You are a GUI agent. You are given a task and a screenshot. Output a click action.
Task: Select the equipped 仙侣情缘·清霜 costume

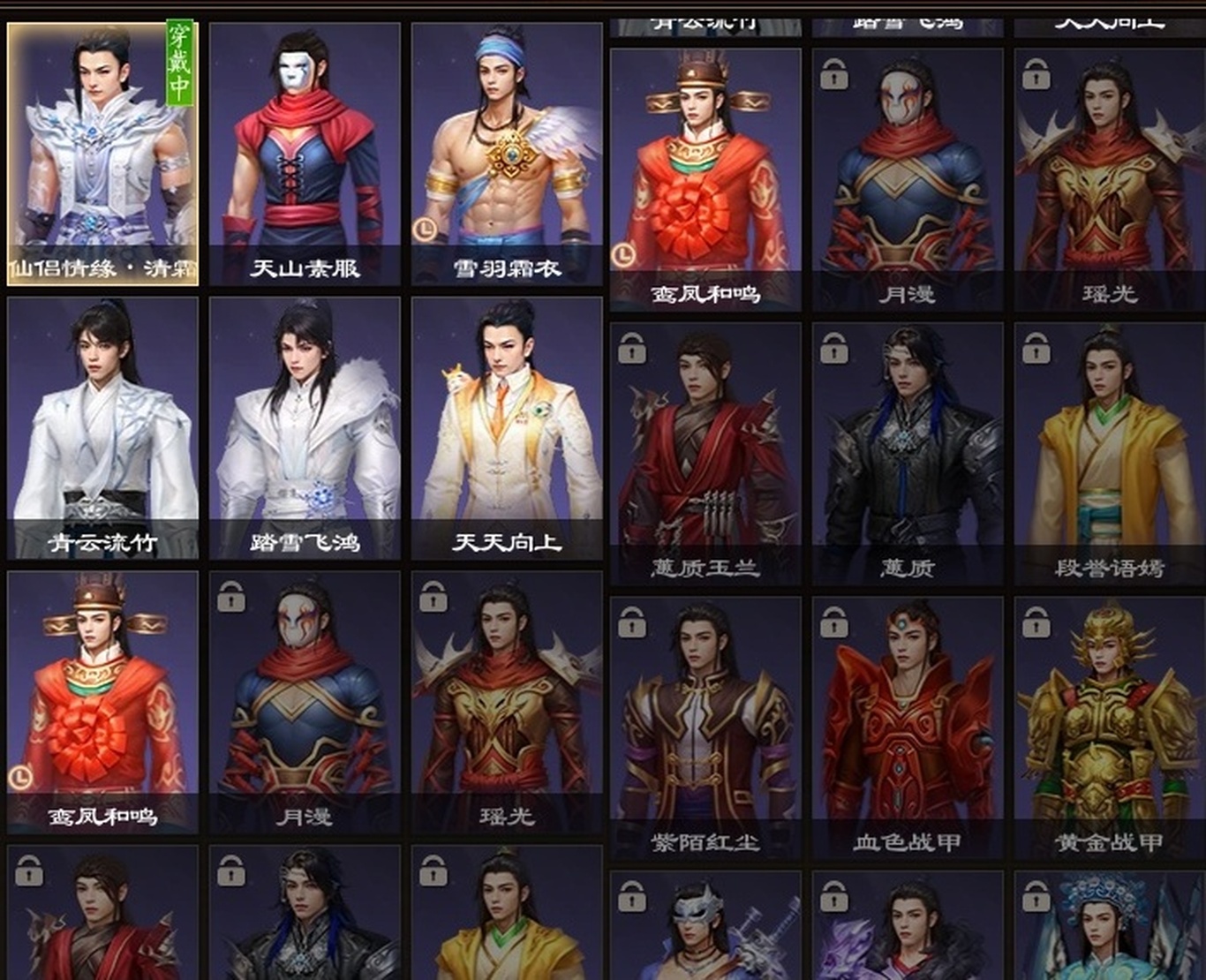point(102,154)
